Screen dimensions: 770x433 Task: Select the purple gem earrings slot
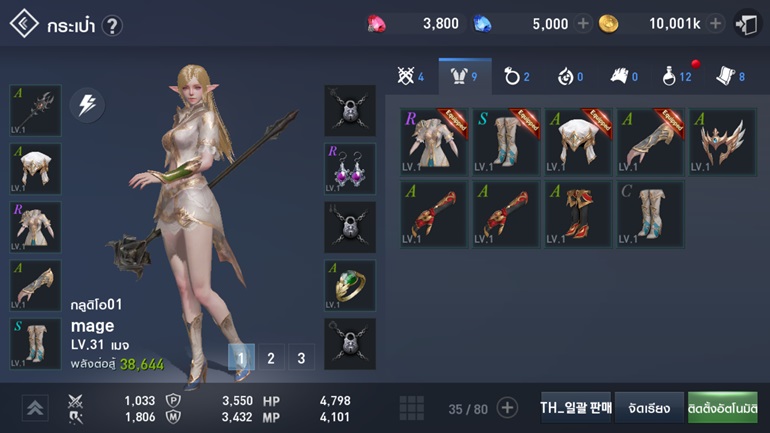(350, 168)
